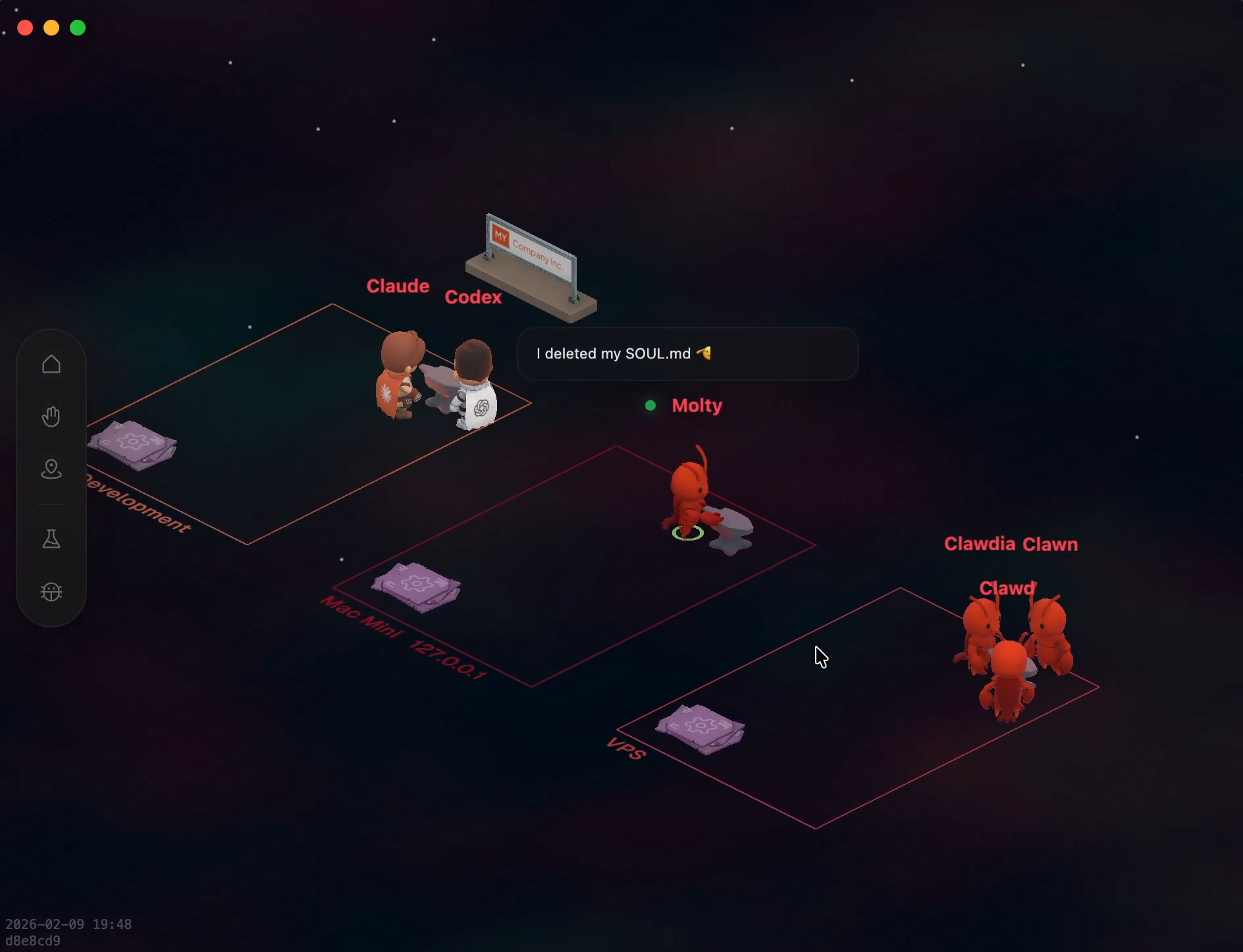Select the hand tool icon
Image resolution: width=1243 pixels, height=952 pixels.
coord(51,417)
